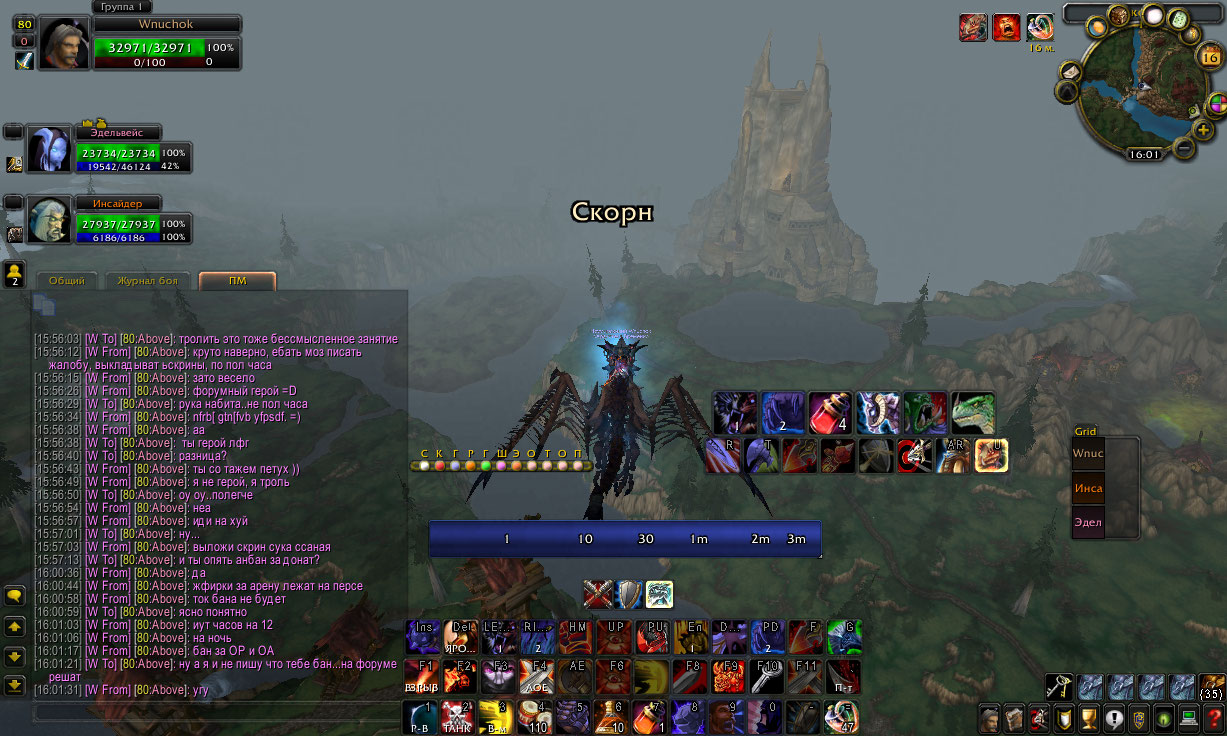Viewport: 1227px width, 736px height.
Task: Open the mail envelope icon by minimap
Action: [x=1070, y=71]
